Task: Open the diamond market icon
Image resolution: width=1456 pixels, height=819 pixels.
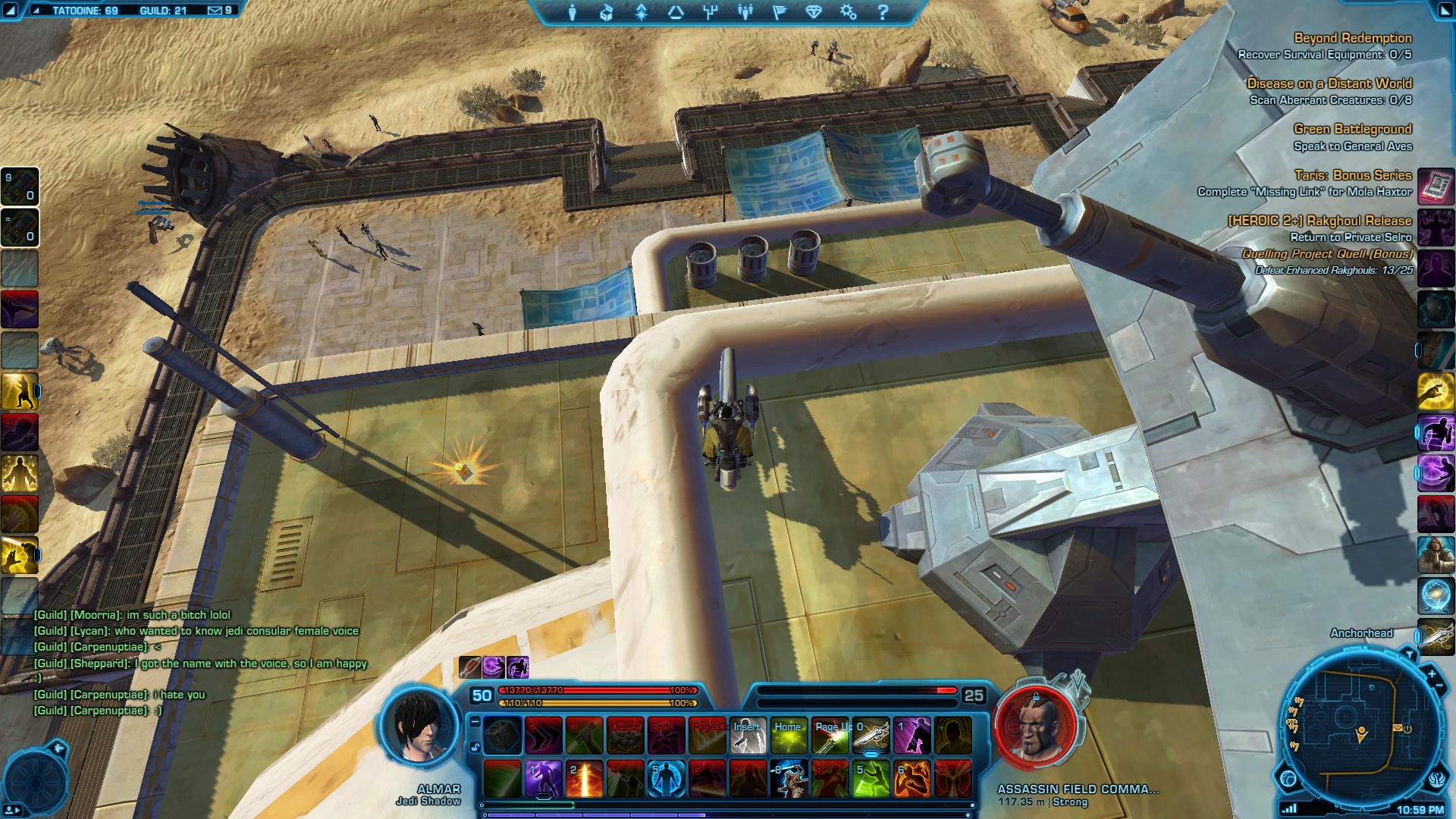Action: click(814, 12)
